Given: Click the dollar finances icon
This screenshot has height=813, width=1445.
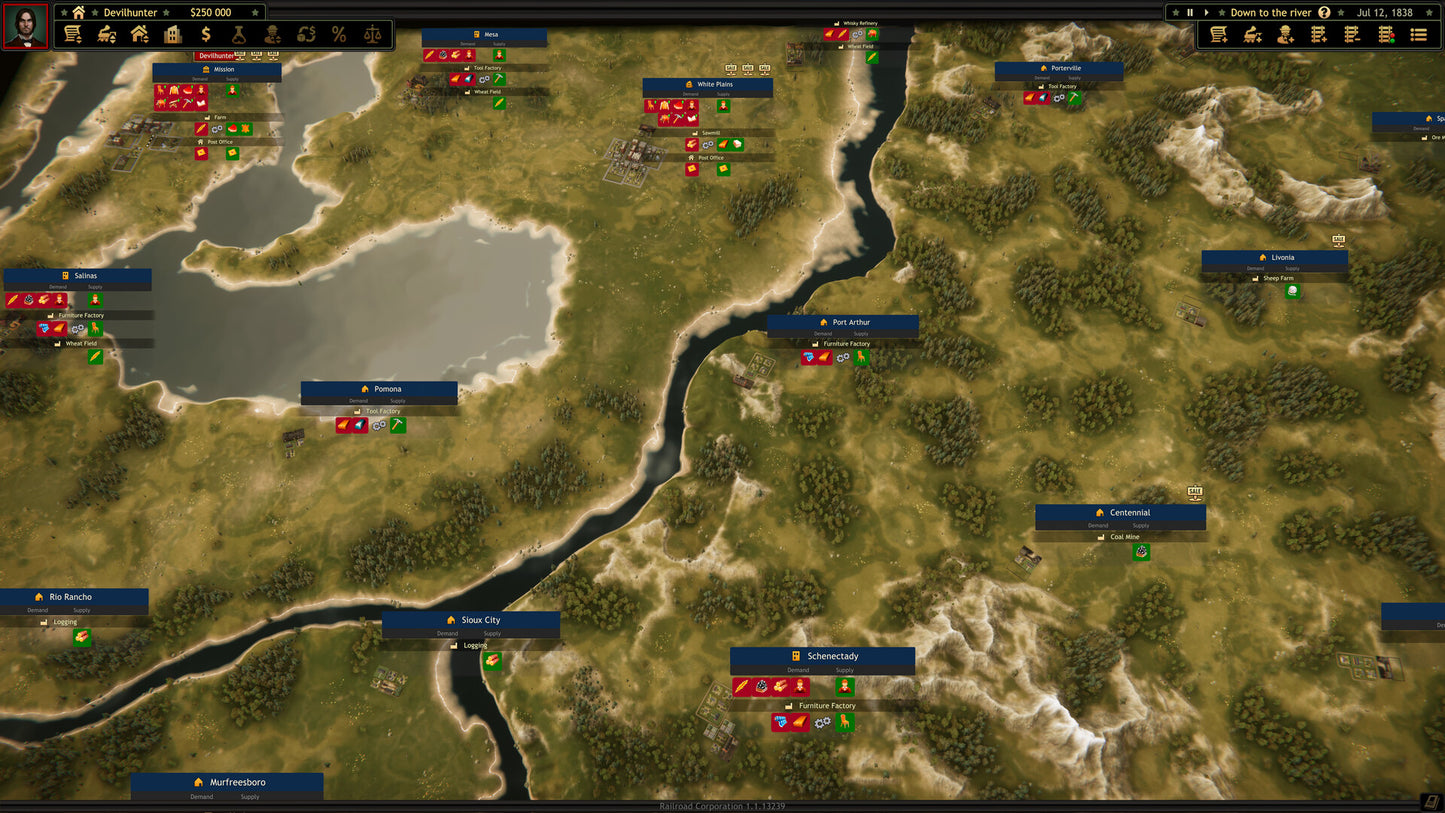Looking at the screenshot, I should coord(206,33).
